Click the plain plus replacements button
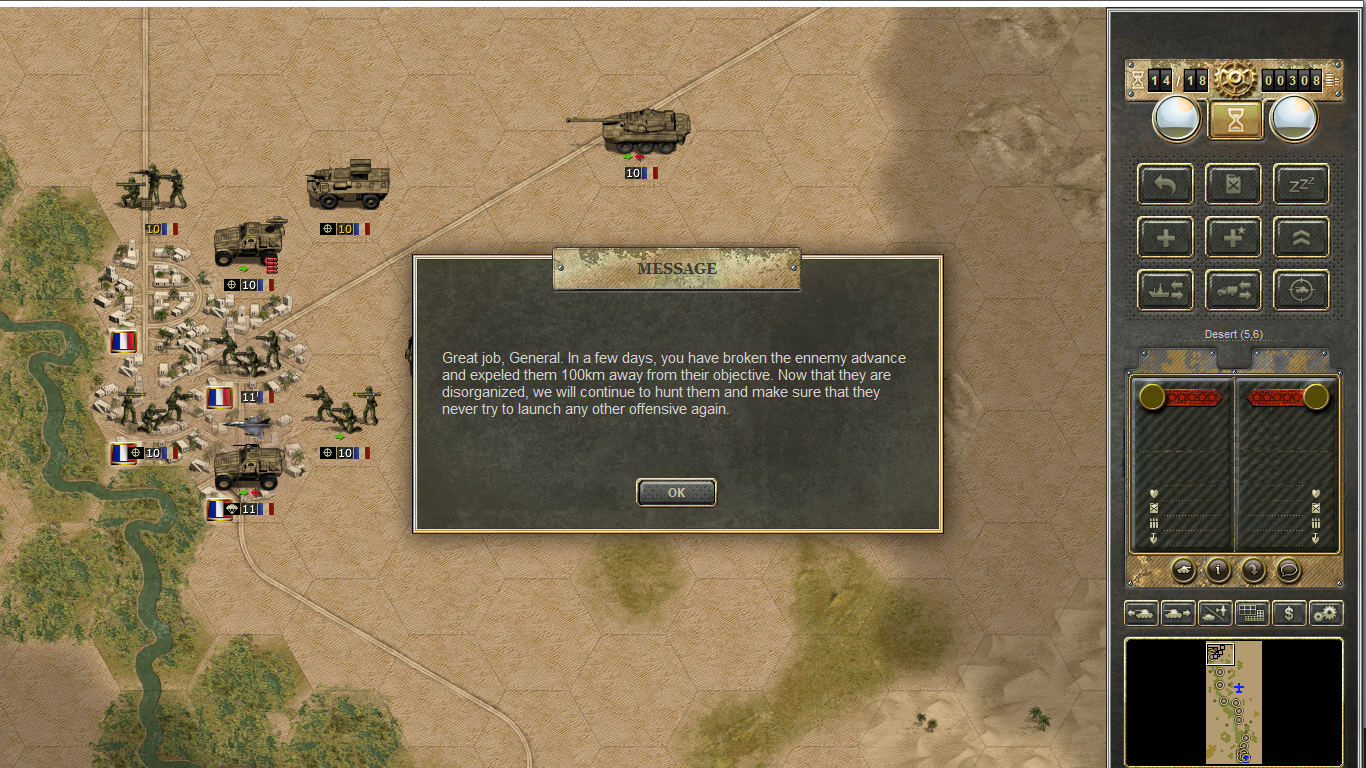1366x768 pixels. pos(1165,237)
